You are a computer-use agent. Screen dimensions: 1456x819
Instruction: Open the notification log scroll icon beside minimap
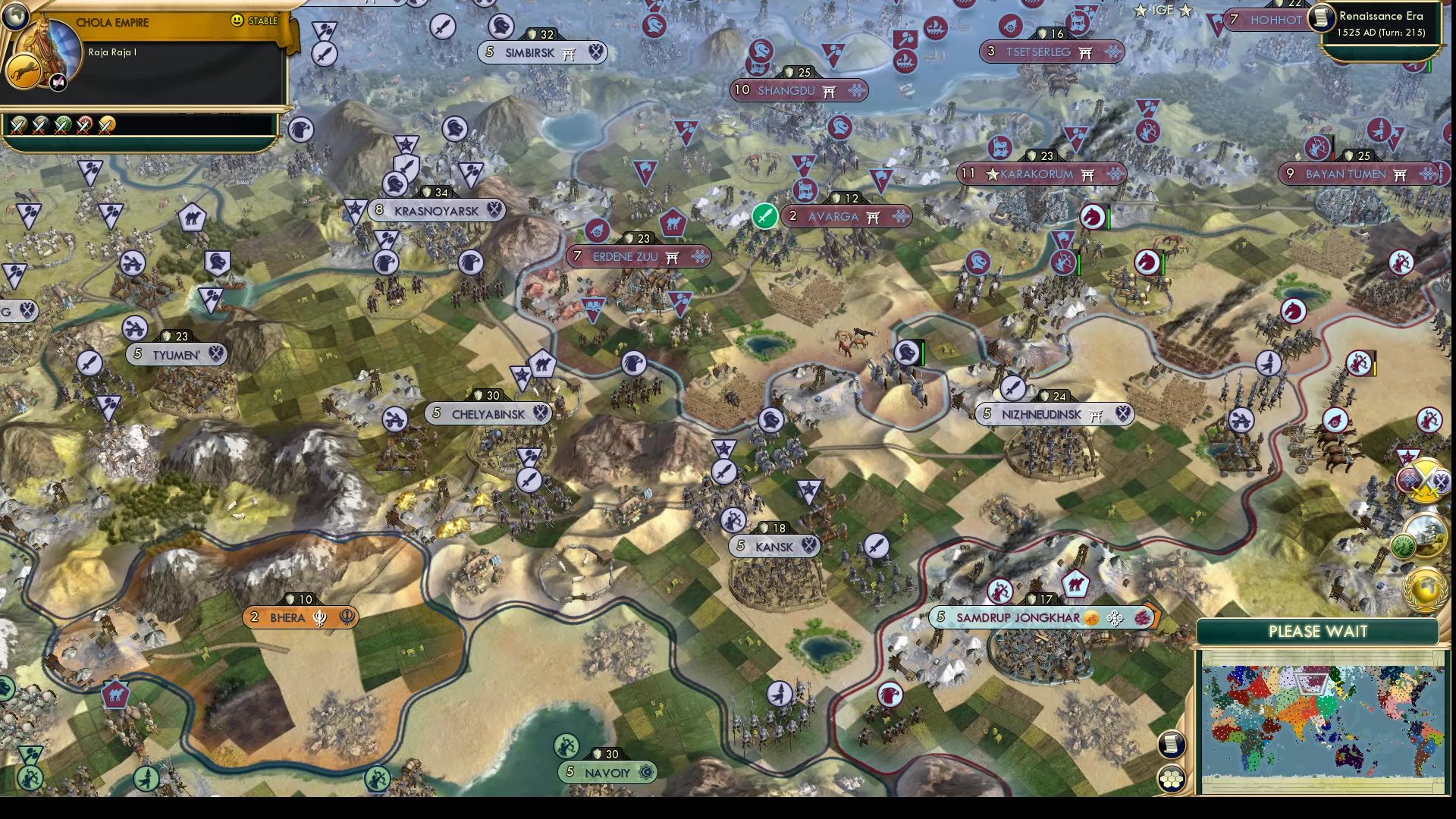coord(1170,743)
